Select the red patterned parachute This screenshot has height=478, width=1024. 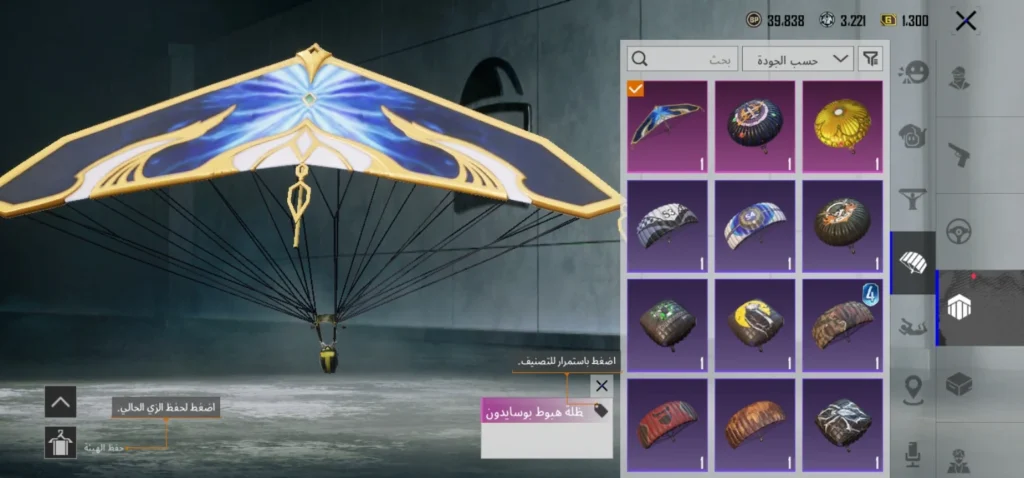[667, 423]
